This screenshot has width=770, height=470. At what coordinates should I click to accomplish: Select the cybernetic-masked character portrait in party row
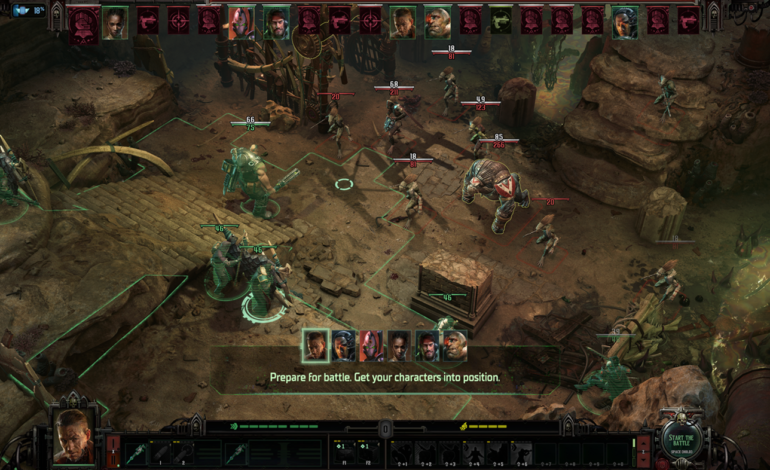point(343,345)
